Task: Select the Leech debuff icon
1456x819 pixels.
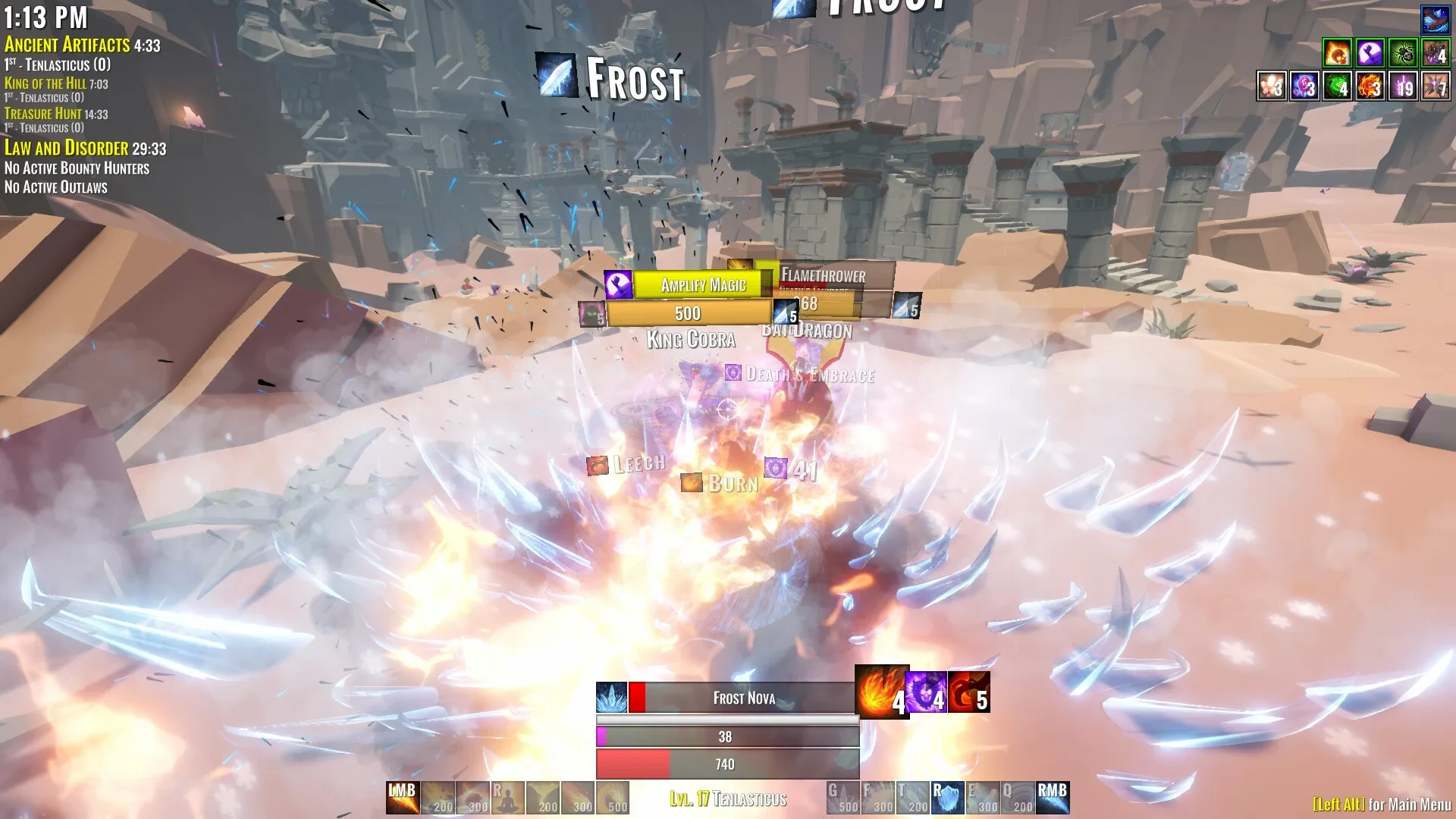Action: click(598, 463)
